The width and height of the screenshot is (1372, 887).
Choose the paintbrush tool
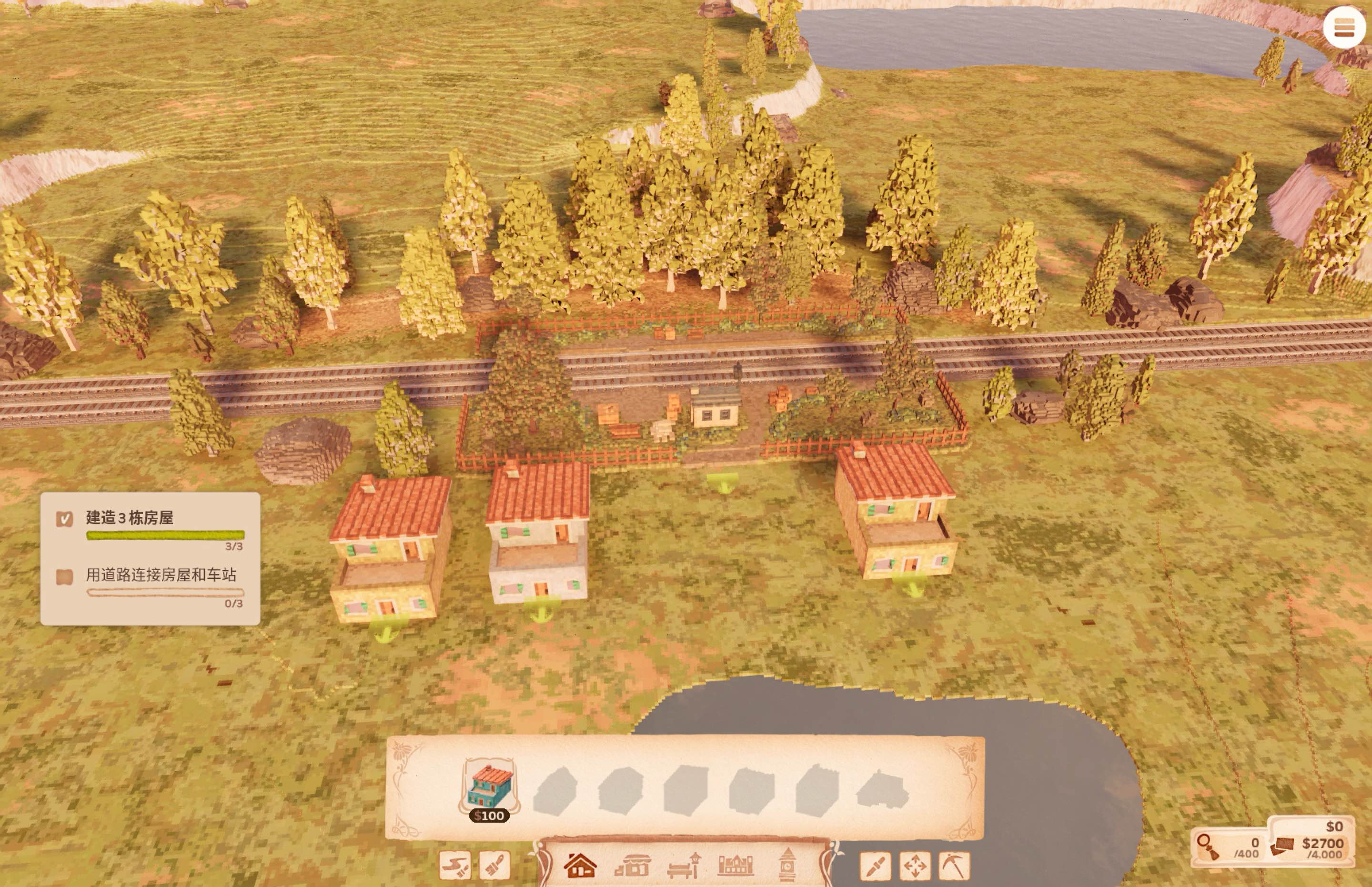494,865
